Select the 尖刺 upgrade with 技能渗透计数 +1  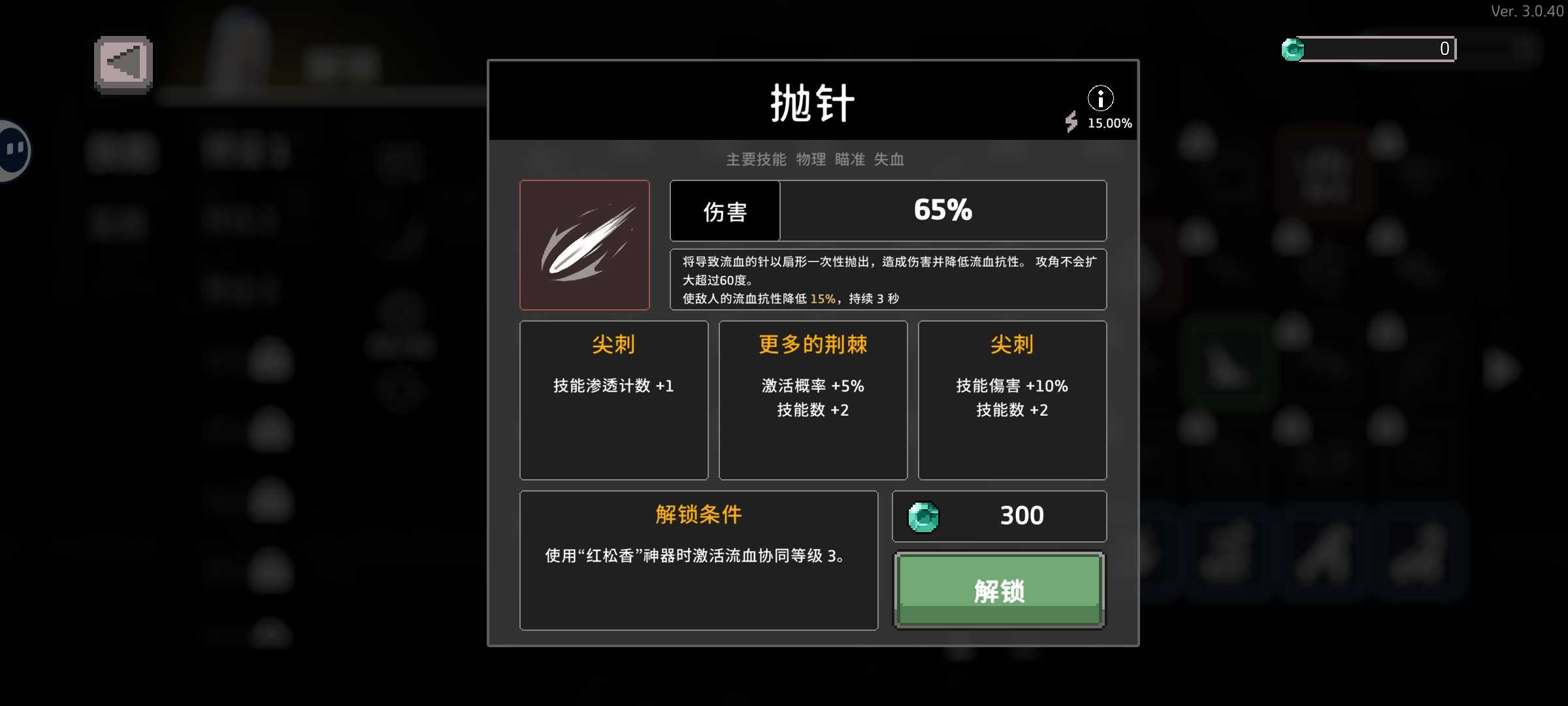[613, 400]
